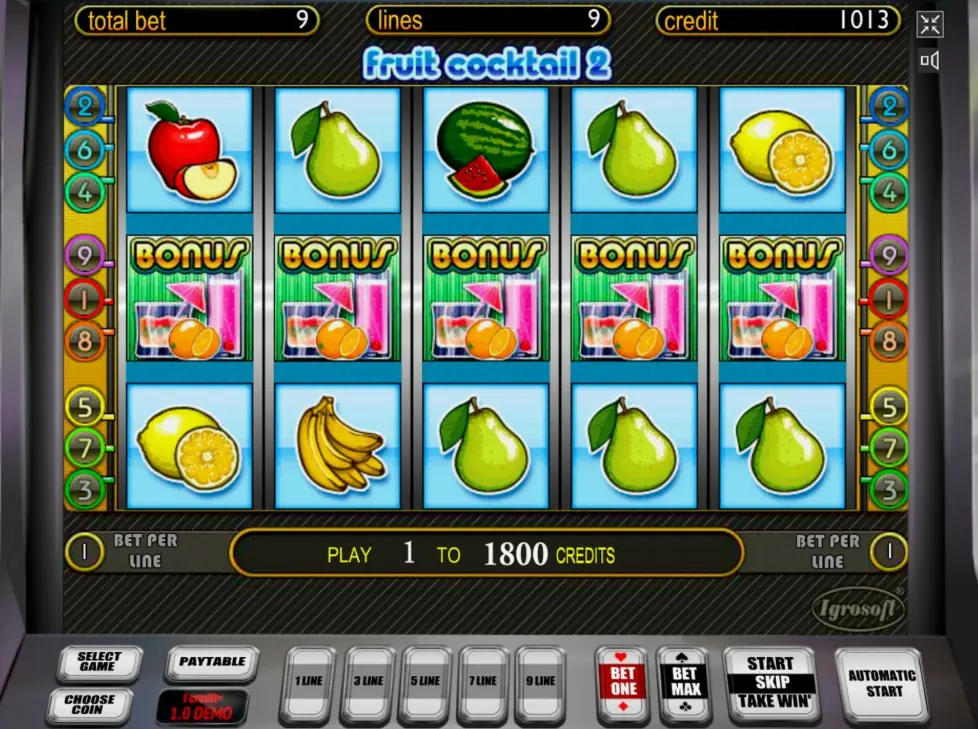
Task: Pick the 7 Line button
Action: (x=484, y=683)
